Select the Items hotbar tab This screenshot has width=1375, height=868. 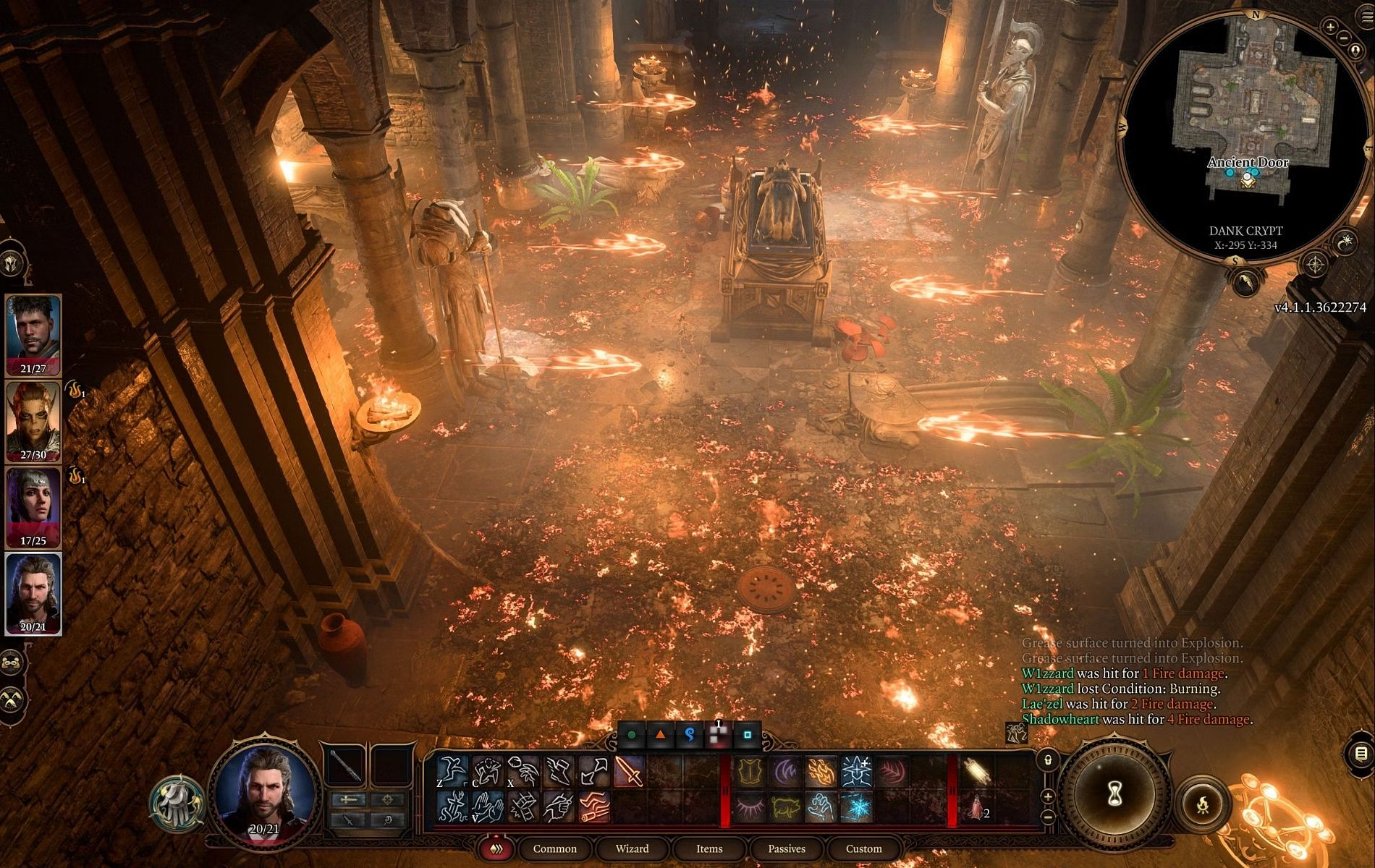point(709,848)
